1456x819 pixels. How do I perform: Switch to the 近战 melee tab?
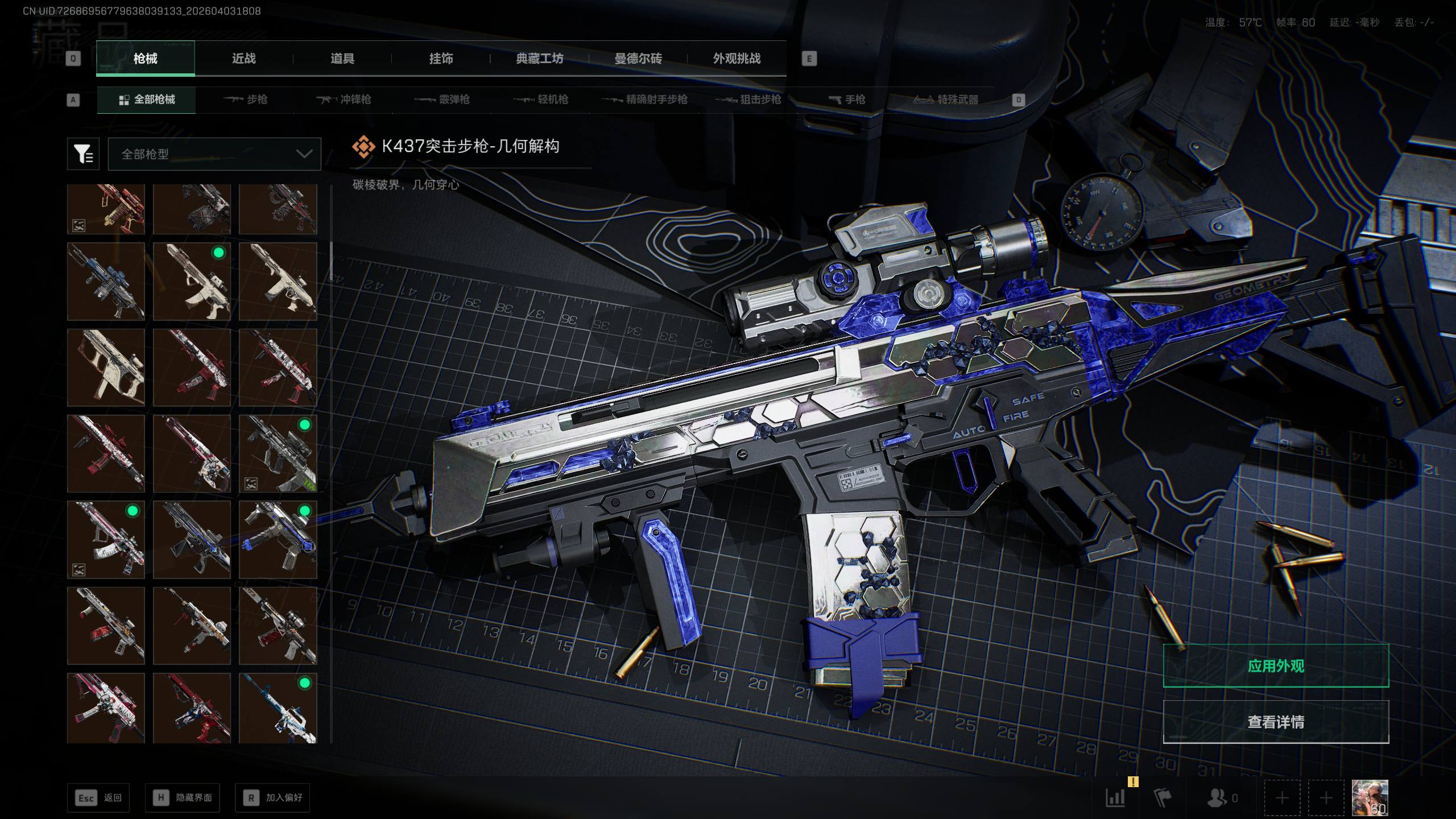click(x=243, y=59)
